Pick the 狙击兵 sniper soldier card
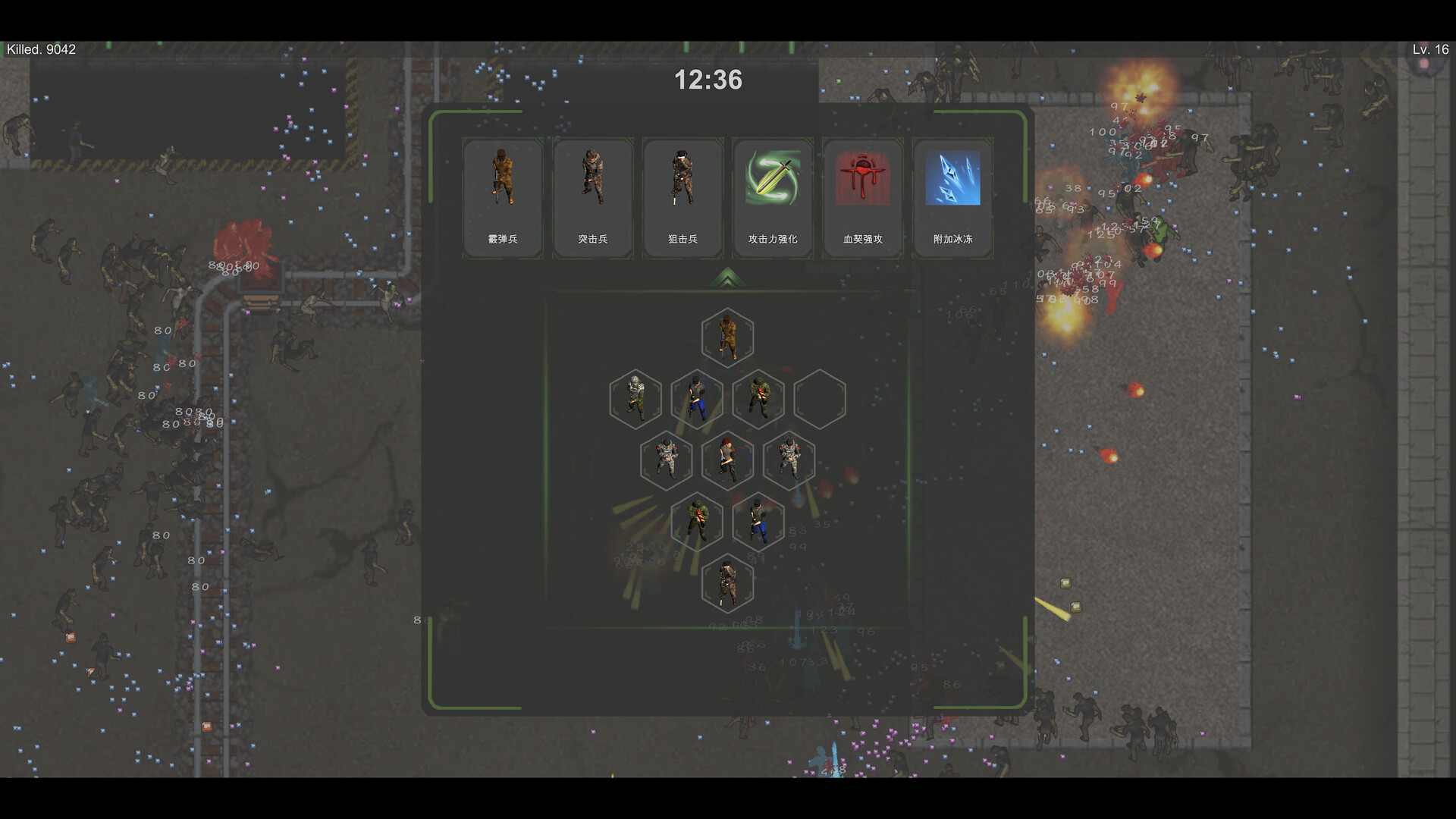 682,198
